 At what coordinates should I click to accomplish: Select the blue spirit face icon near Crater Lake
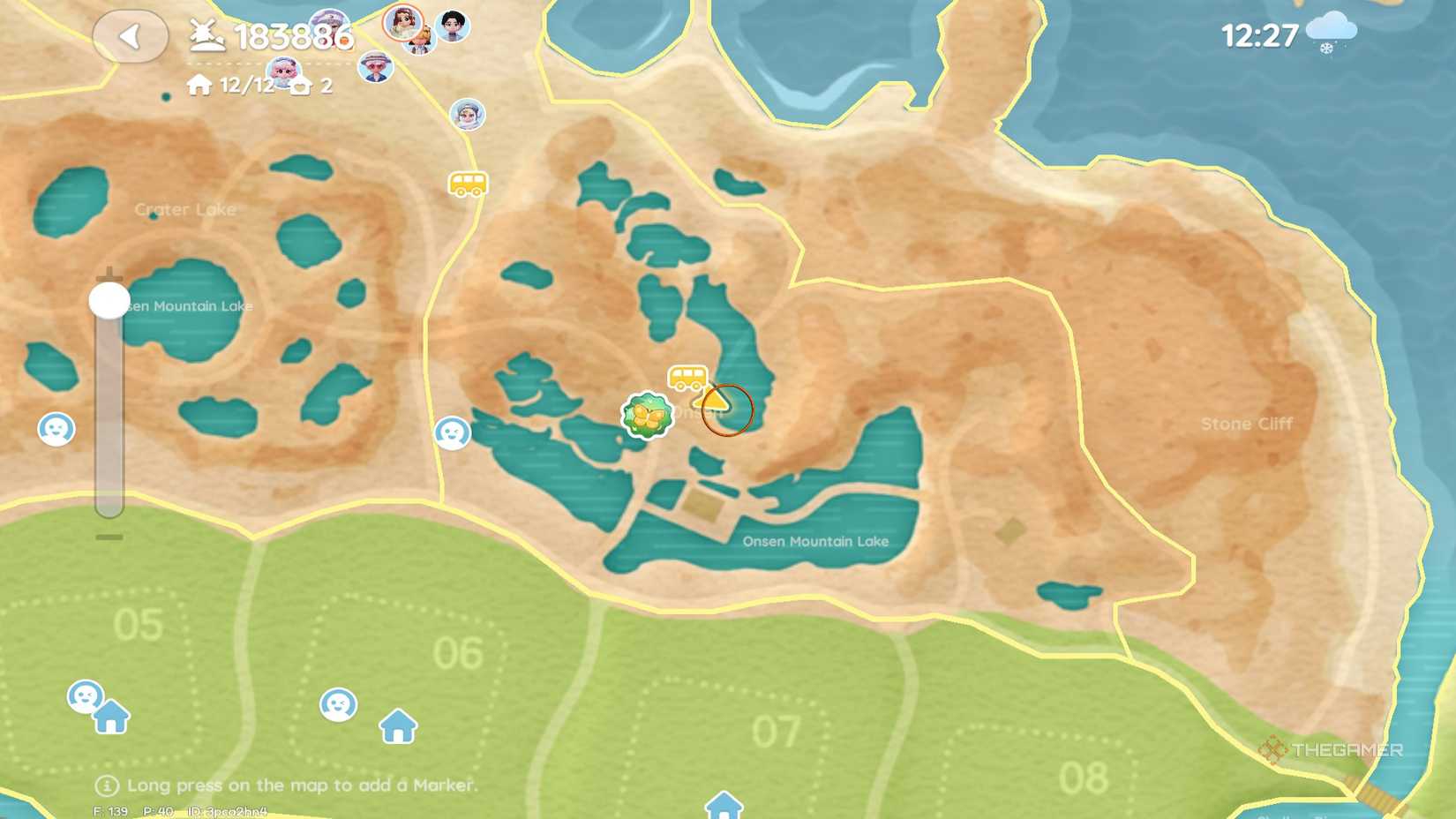pyautogui.click(x=56, y=428)
